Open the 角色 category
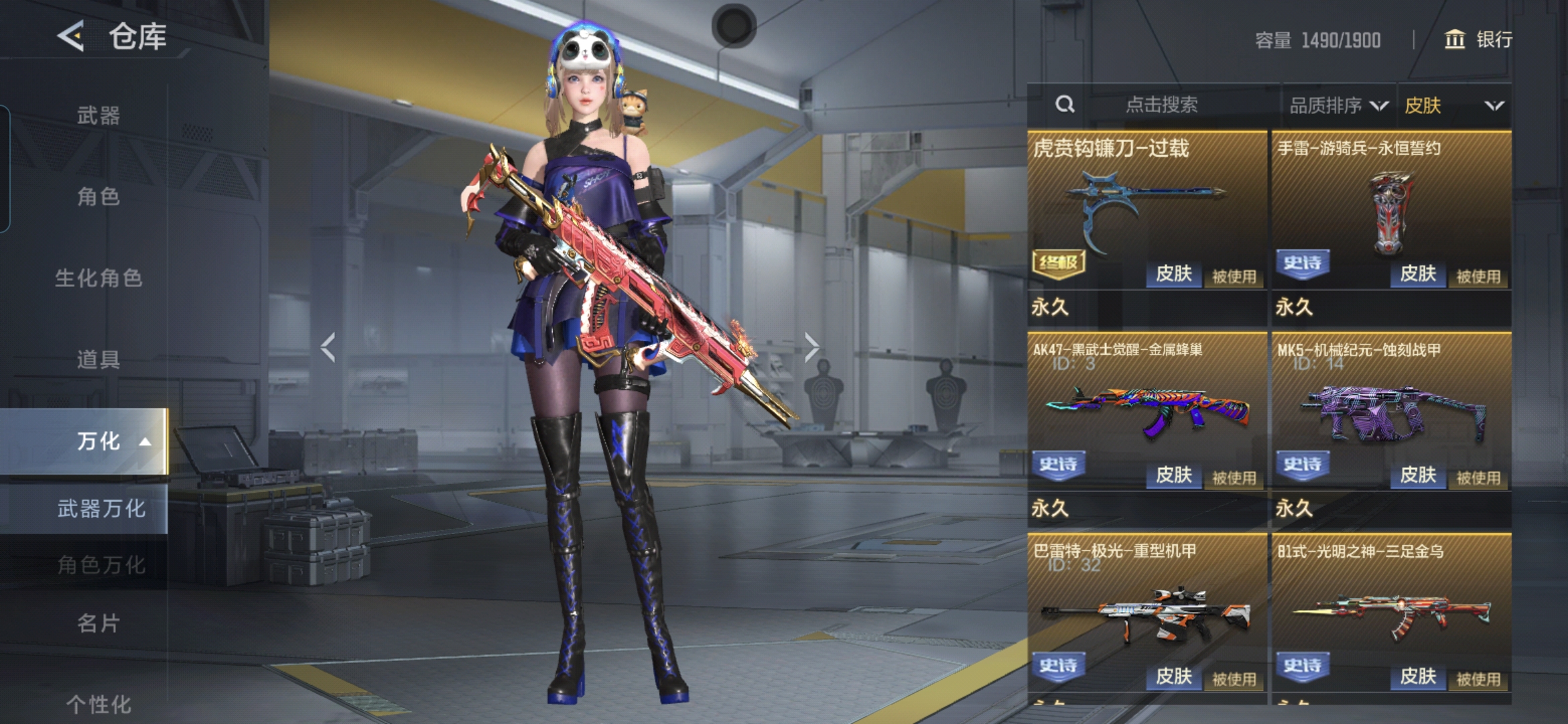Image resolution: width=1568 pixels, height=724 pixels. point(99,196)
